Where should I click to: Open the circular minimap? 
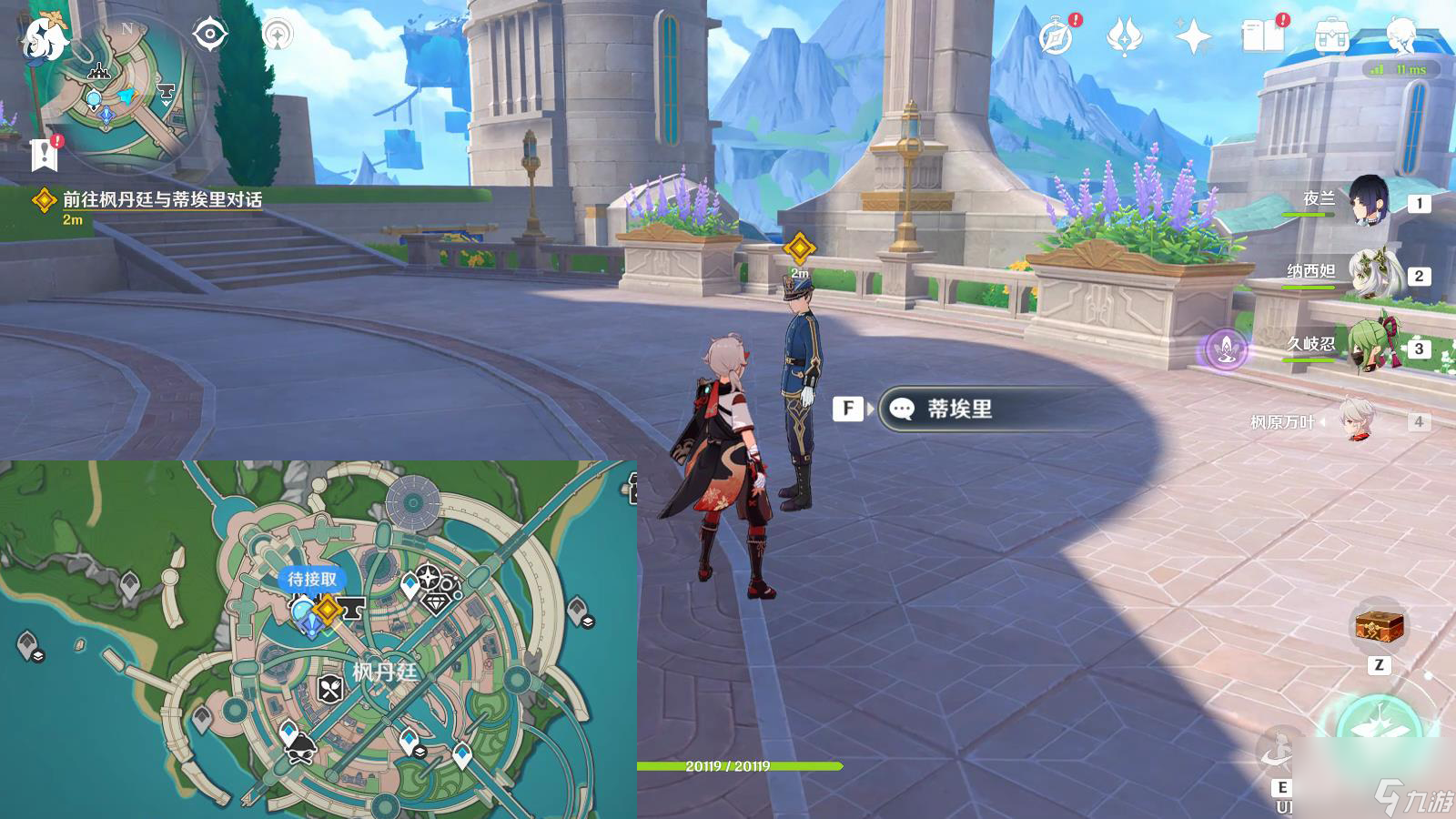click(126, 94)
